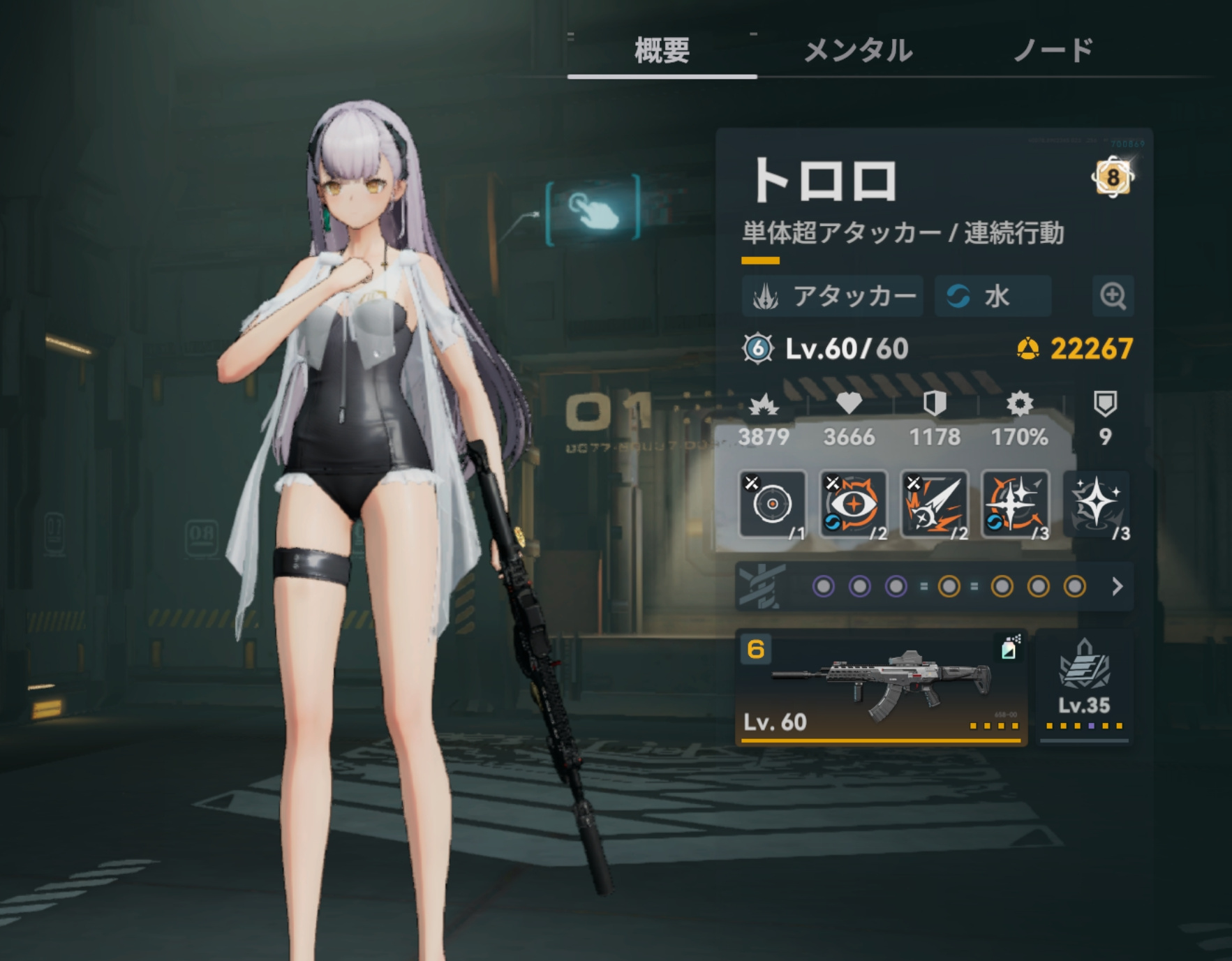View the orange-ringed sparkle skill icon
The image size is (1232, 961).
click(x=1015, y=504)
